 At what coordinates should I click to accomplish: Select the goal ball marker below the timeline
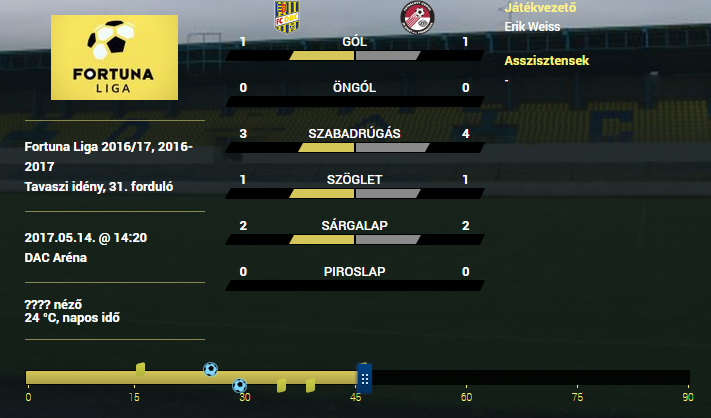point(239,385)
